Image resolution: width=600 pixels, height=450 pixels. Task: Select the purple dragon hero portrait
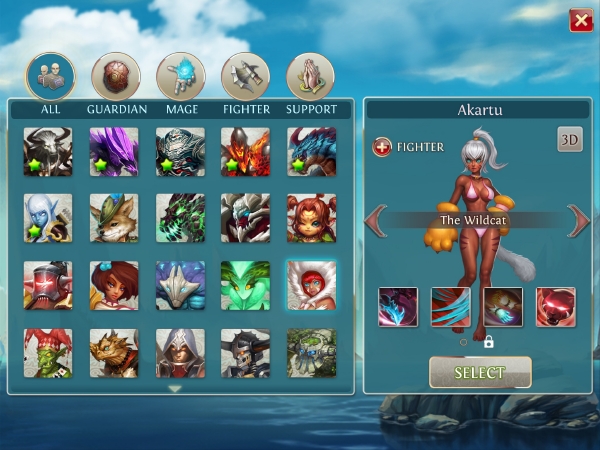[115, 151]
